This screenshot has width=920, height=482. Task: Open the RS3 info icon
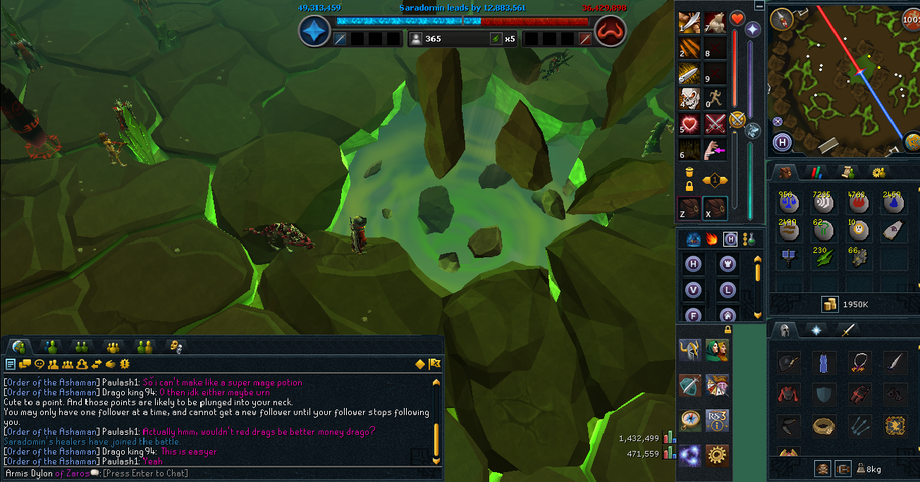716,420
